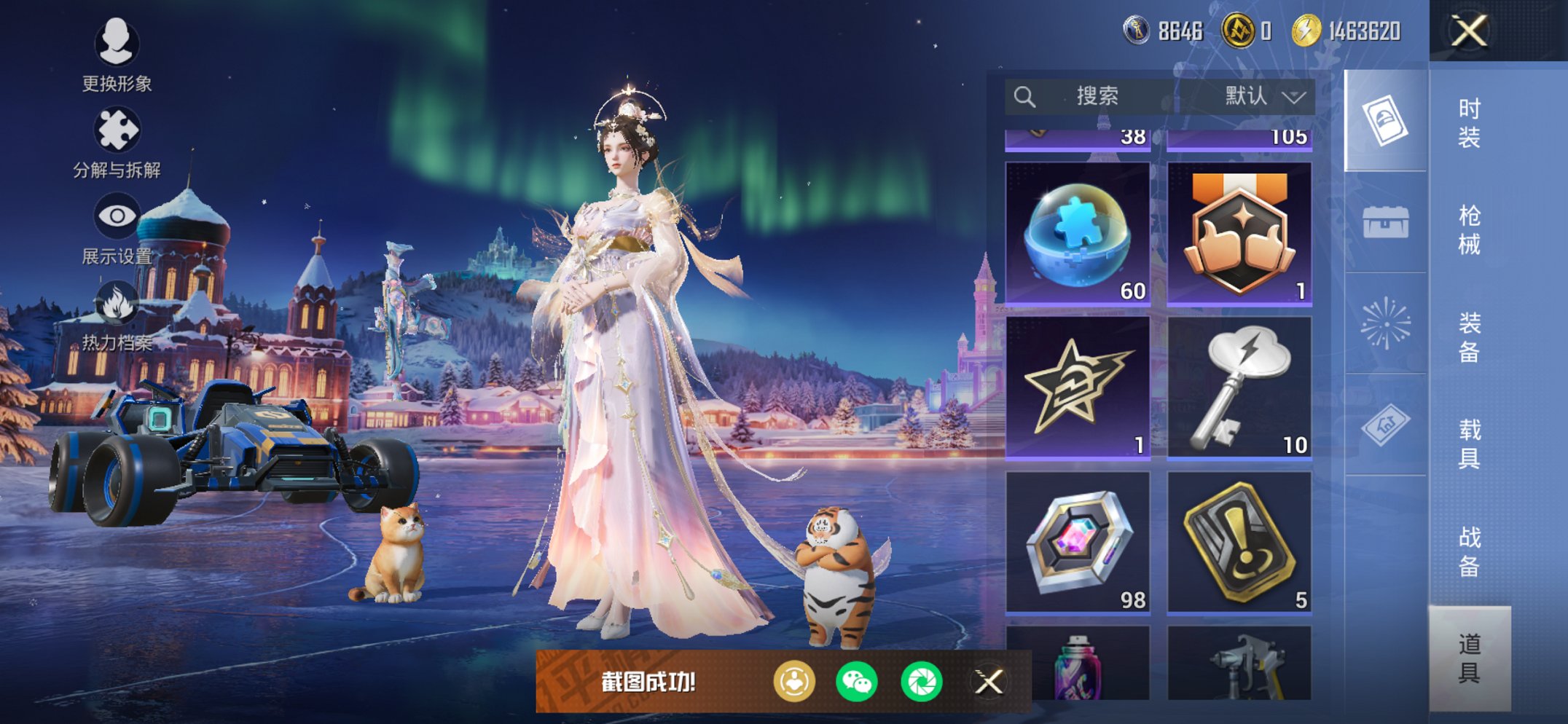The height and width of the screenshot is (724, 1568).
Task: Switch to the 枪械 firearms tab
Action: (x=1469, y=229)
